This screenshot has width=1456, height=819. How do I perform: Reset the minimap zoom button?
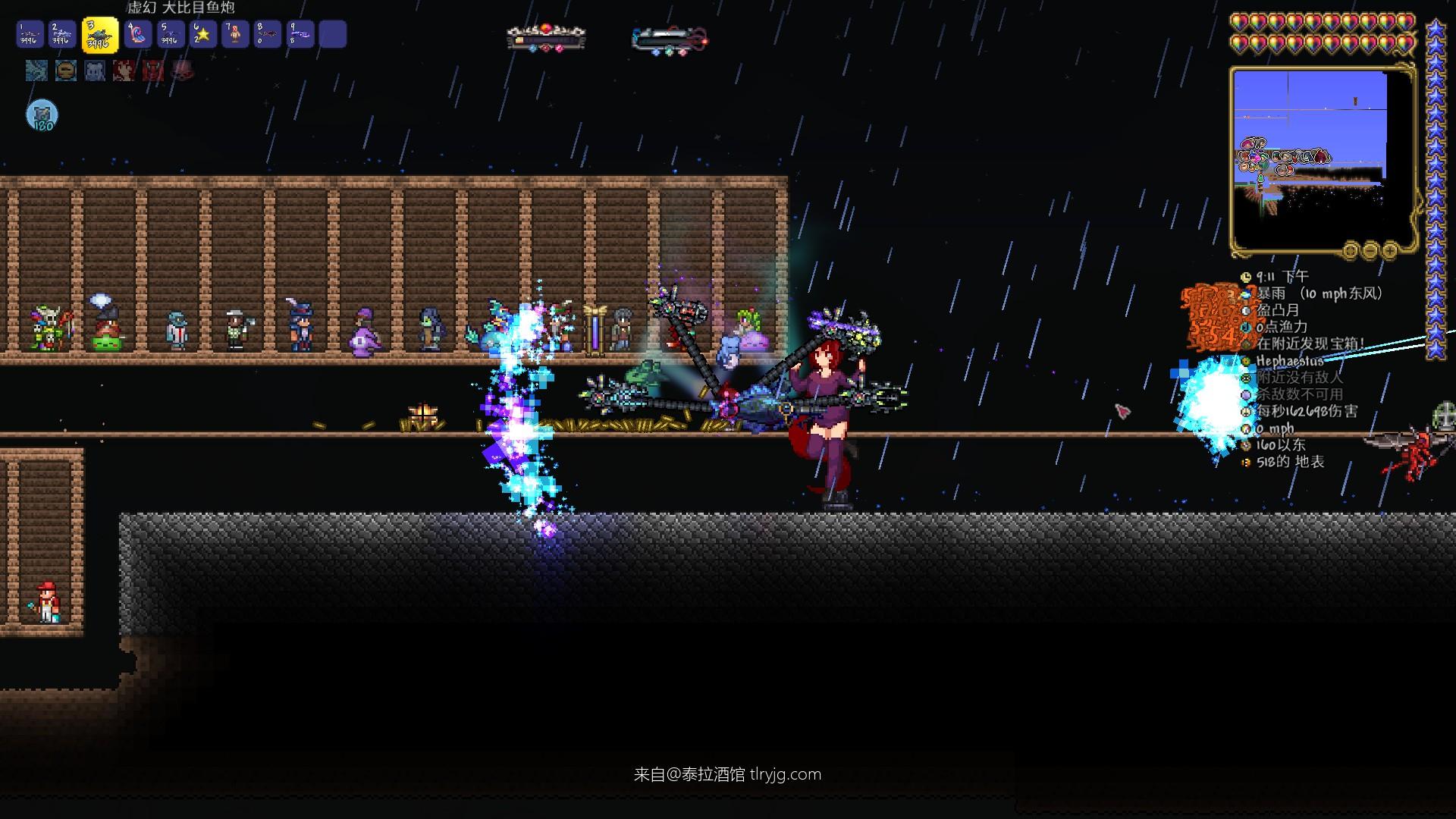(1351, 249)
